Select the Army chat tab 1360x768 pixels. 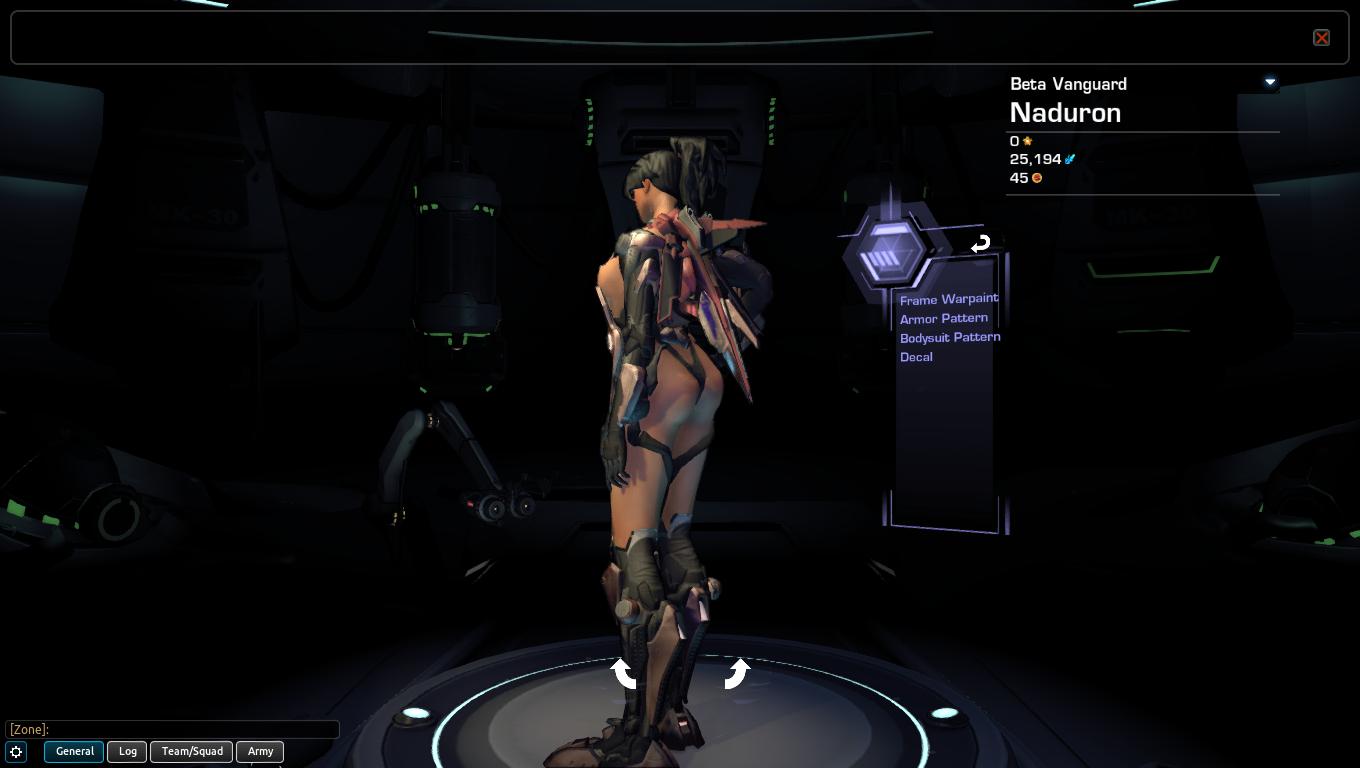pyautogui.click(x=260, y=751)
